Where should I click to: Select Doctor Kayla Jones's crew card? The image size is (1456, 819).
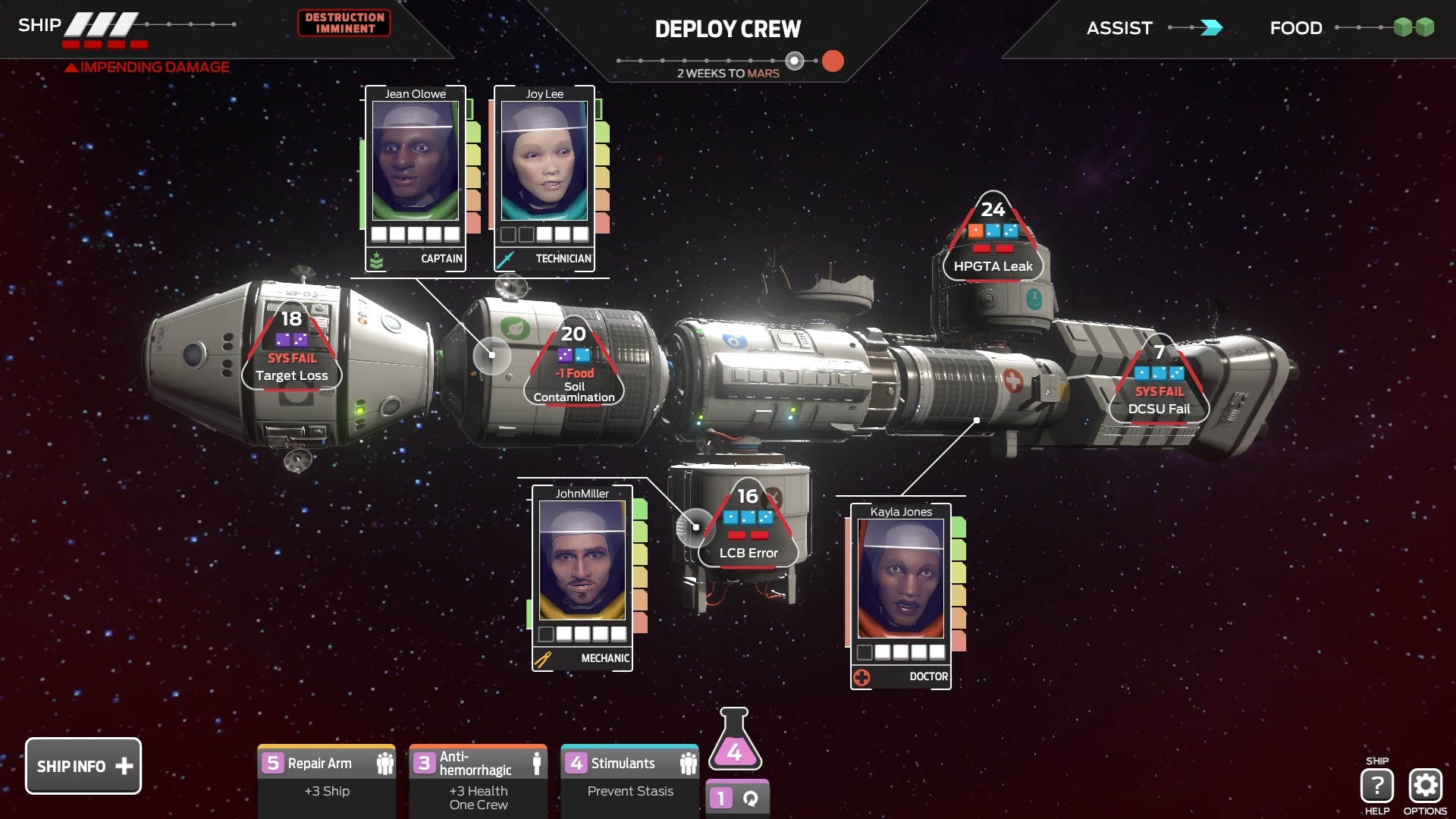(x=901, y=596)
